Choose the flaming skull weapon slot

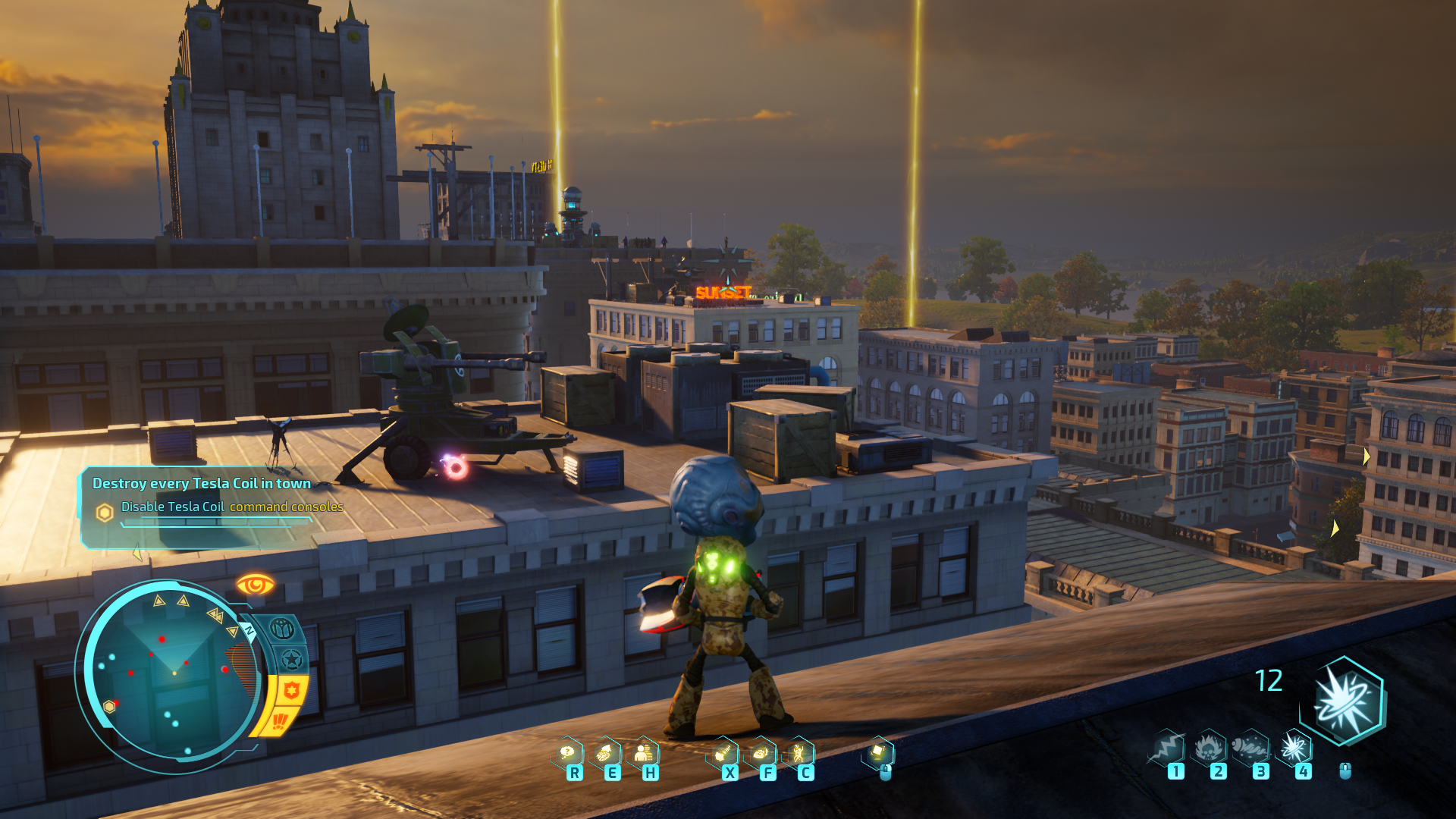[x=1210, y=748]
